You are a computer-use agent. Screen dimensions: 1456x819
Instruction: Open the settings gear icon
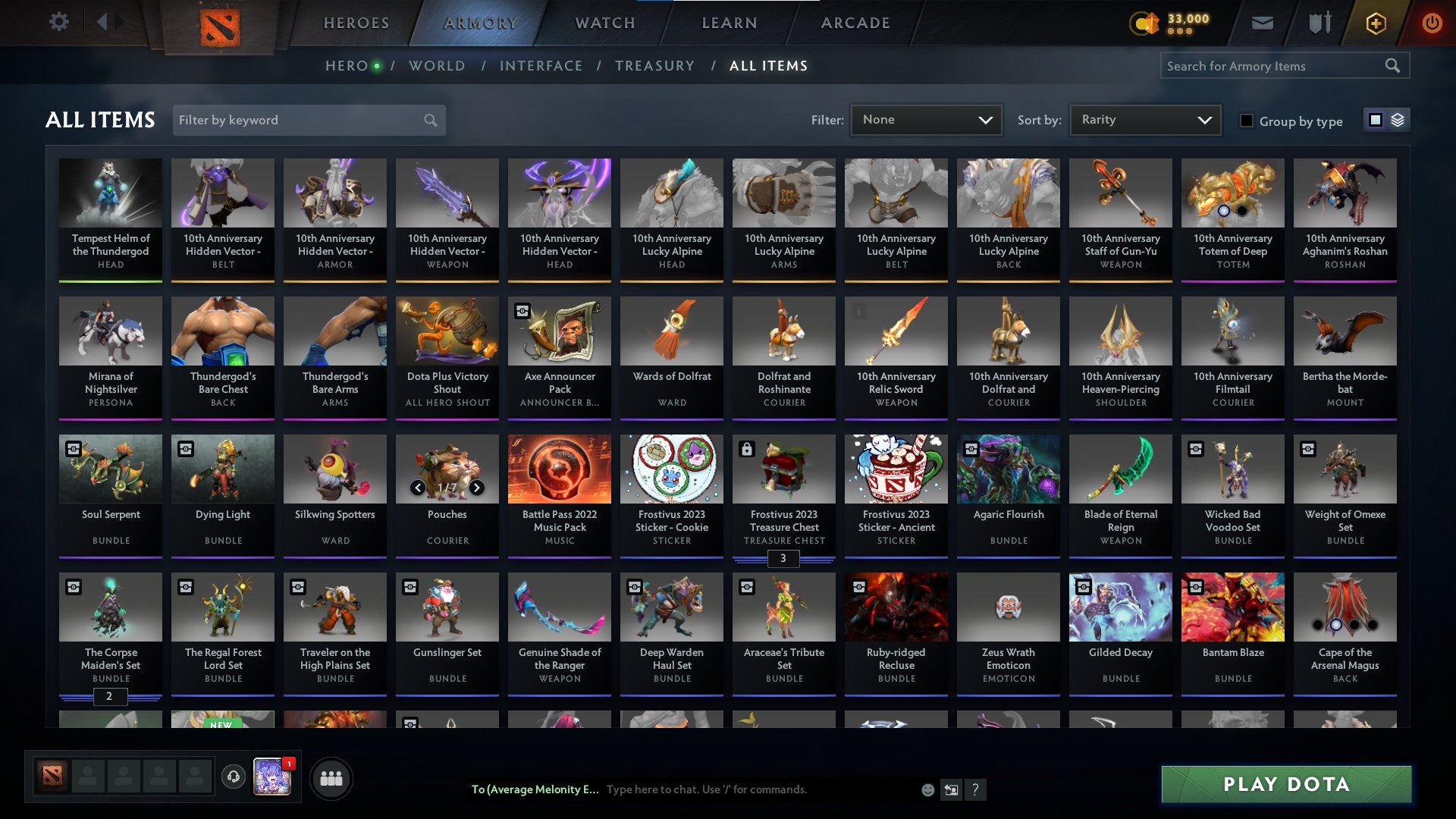(x=58, y=23)
